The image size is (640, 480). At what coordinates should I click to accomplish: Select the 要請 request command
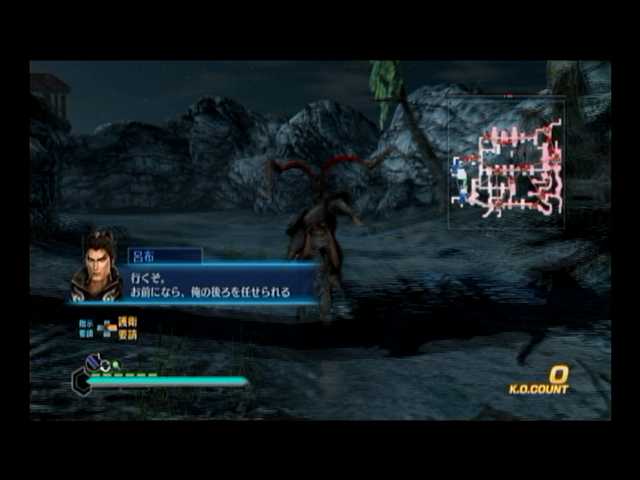[x=127, y=334]
